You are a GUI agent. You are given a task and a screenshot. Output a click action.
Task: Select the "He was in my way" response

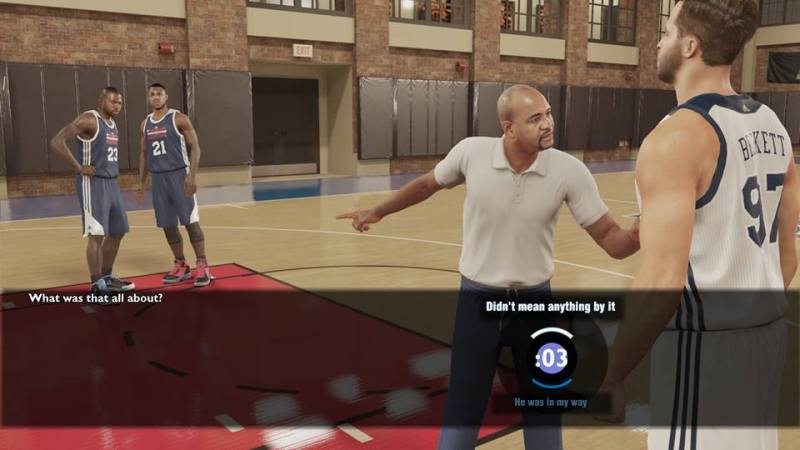coord(551,402)
